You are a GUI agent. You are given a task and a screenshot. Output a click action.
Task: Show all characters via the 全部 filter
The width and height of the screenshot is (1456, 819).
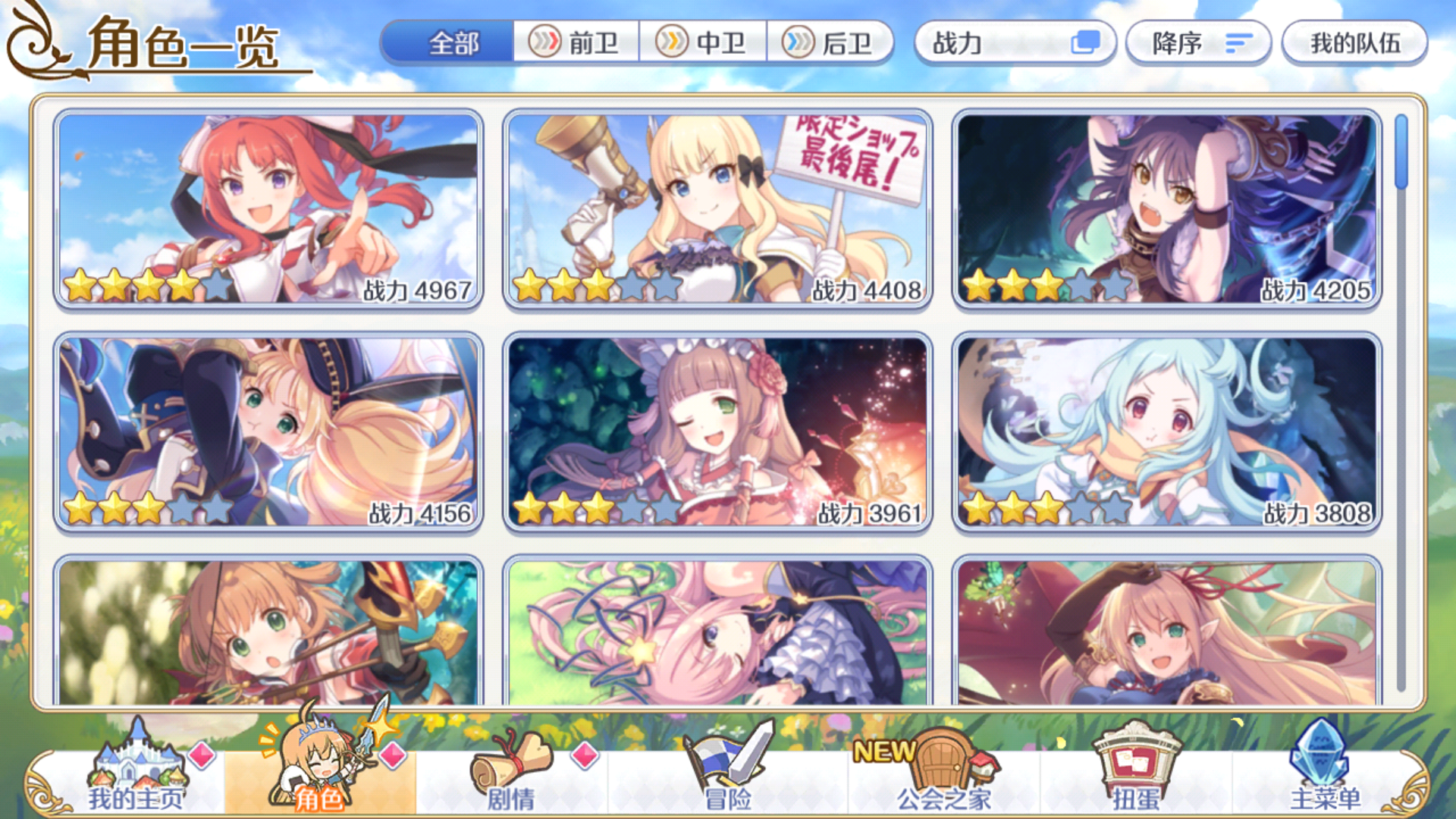pyautogui.click(x=453, y=44)
